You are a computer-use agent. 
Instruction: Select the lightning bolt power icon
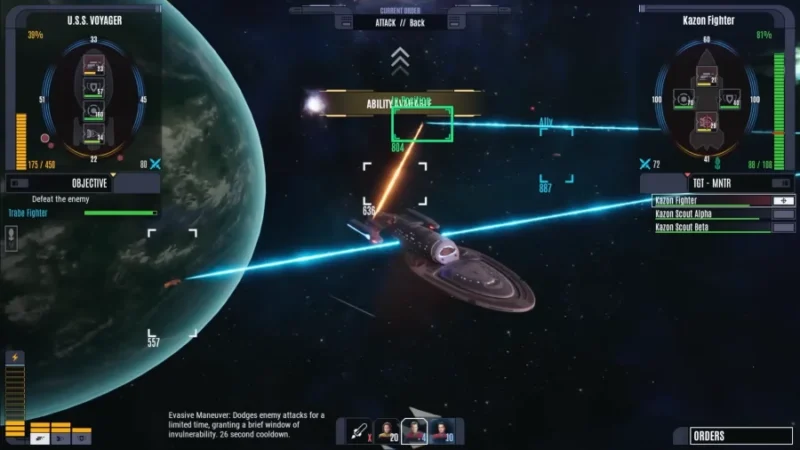click(15, 358)
